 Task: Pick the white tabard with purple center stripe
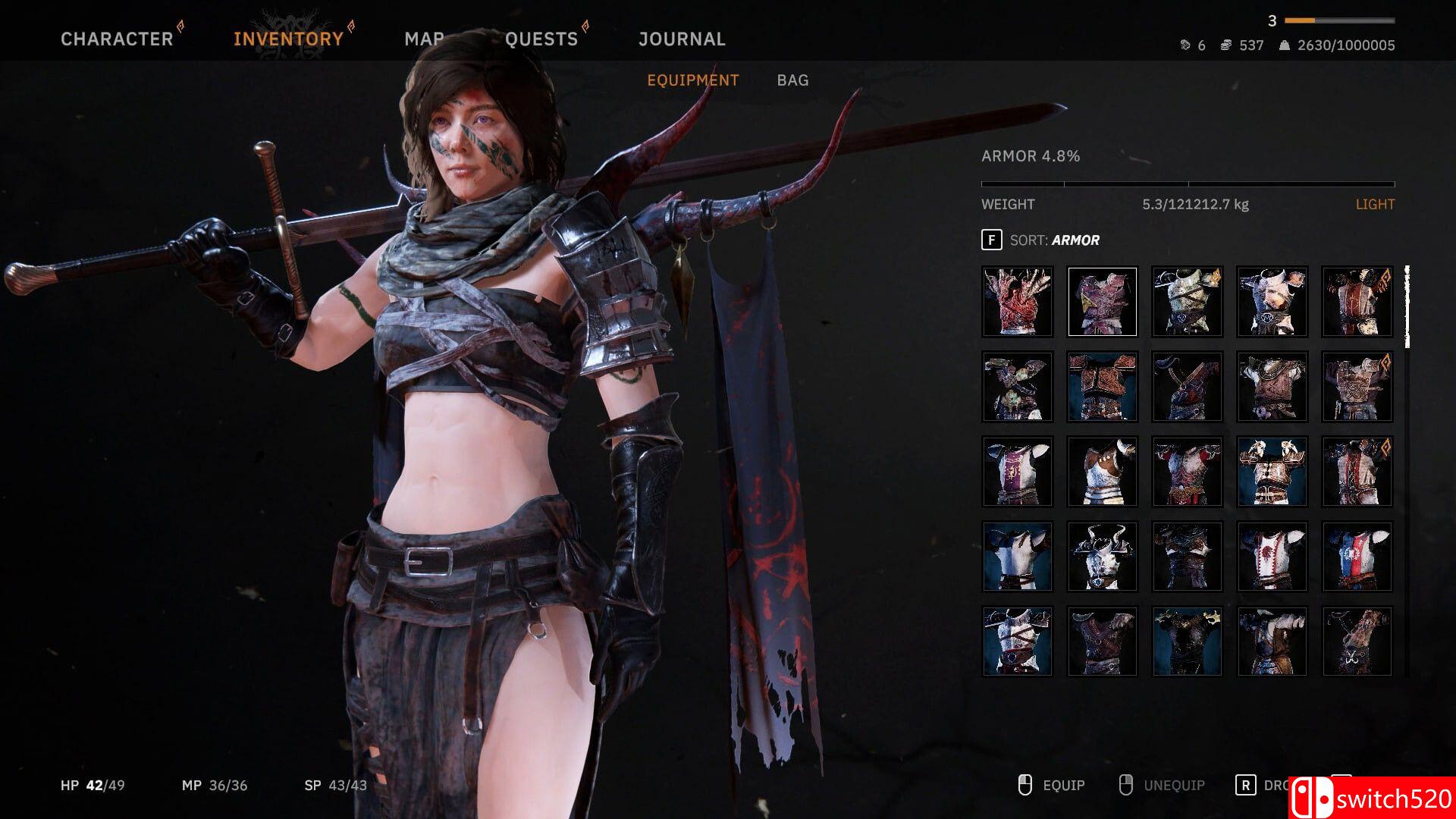pos(1018,471)
